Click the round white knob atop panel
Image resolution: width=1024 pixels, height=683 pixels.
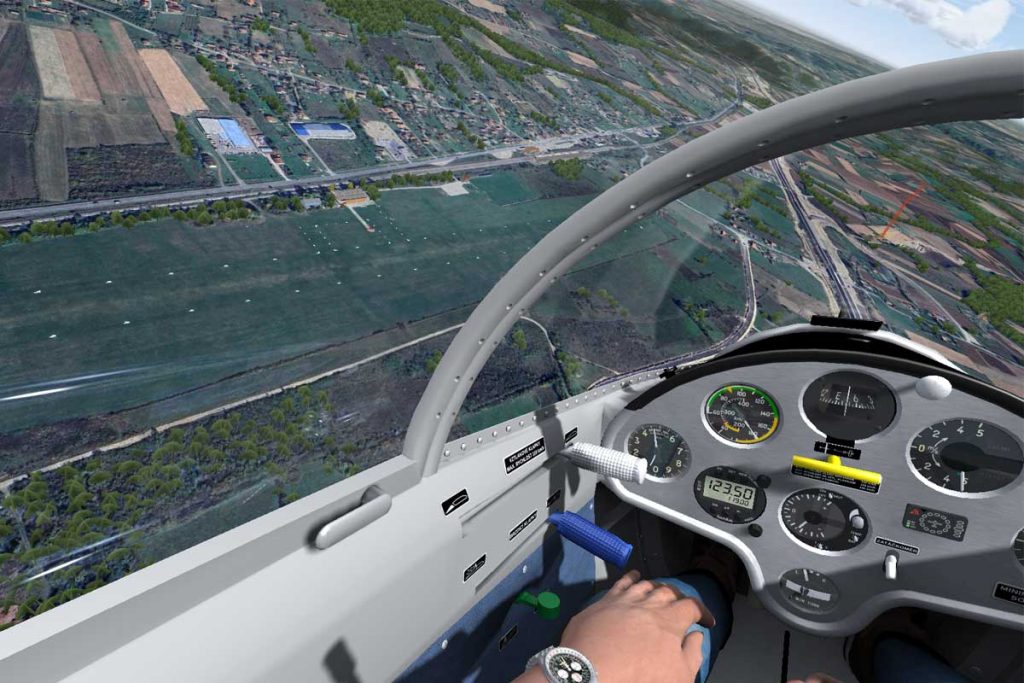(933, 387)
